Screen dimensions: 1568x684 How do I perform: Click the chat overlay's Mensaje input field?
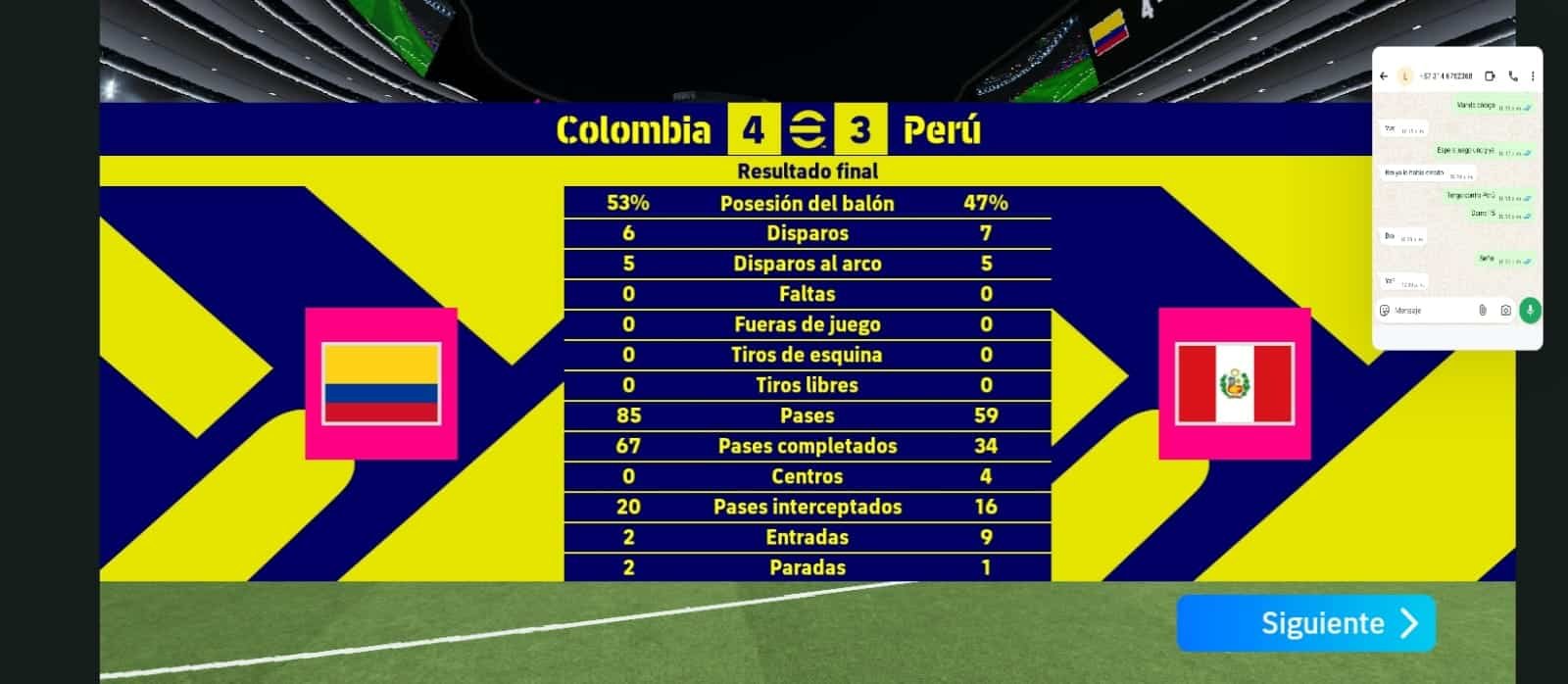(1431, 311)
